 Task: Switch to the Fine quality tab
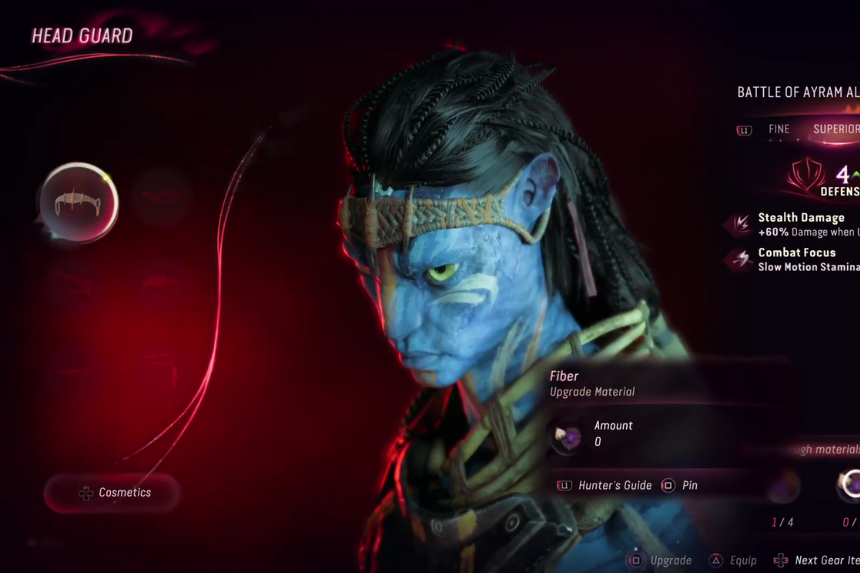click(779, 129)
